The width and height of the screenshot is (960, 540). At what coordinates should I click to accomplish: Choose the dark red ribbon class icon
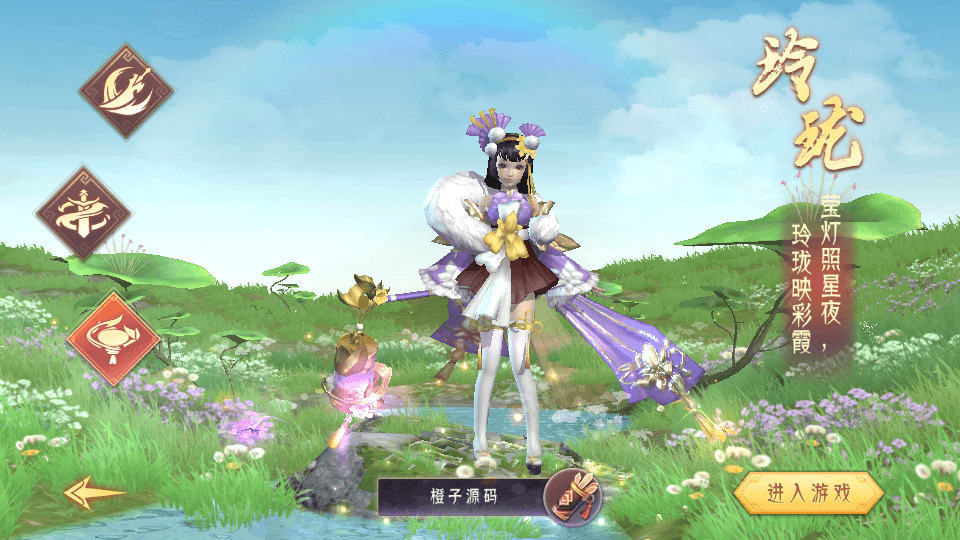[84, 213]
